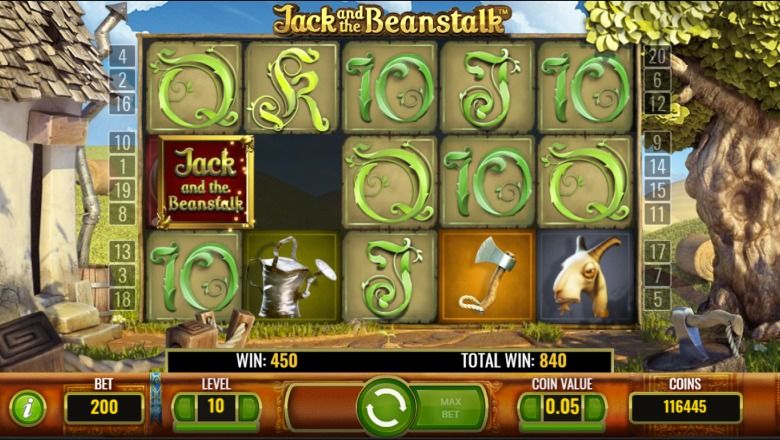Decrease the bet level

click(x=184, y=407)
